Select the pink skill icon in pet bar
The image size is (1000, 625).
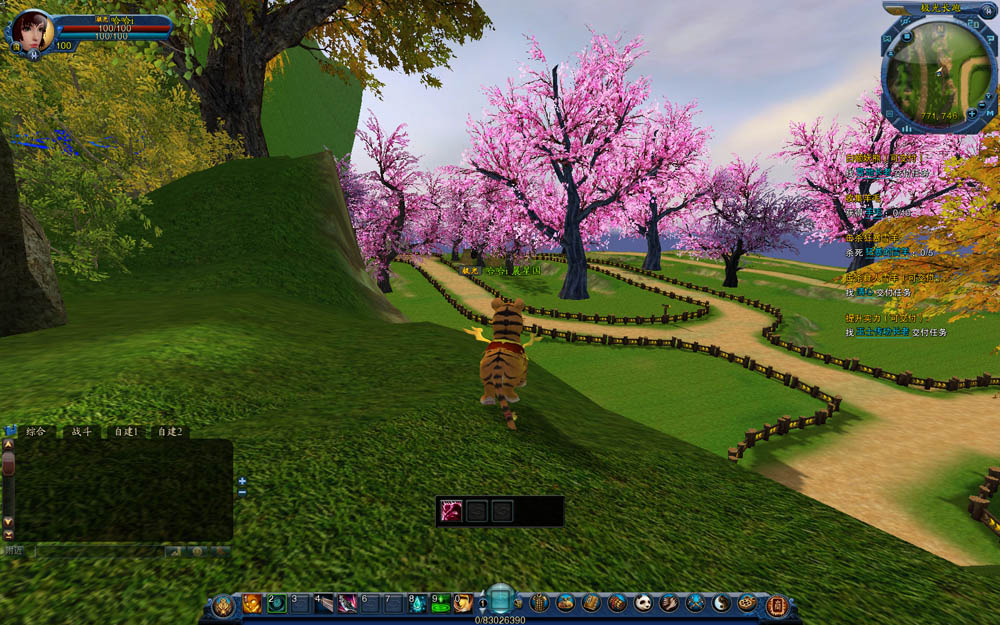[452, 511]
